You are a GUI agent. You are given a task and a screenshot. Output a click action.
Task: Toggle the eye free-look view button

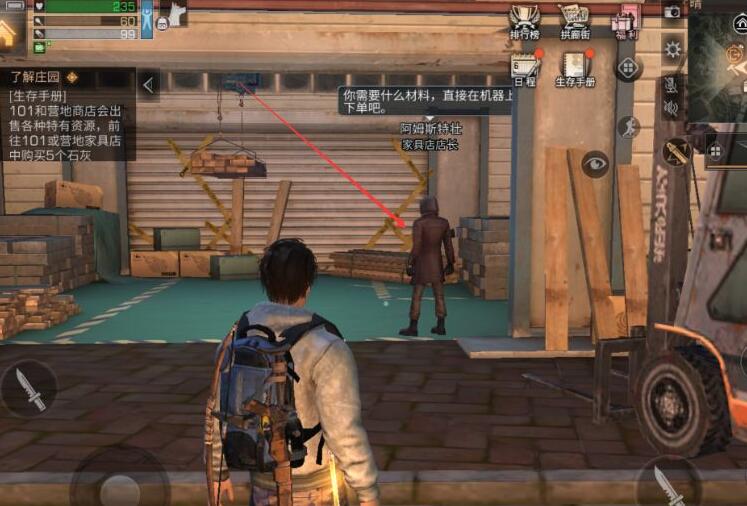pos(595,164)
